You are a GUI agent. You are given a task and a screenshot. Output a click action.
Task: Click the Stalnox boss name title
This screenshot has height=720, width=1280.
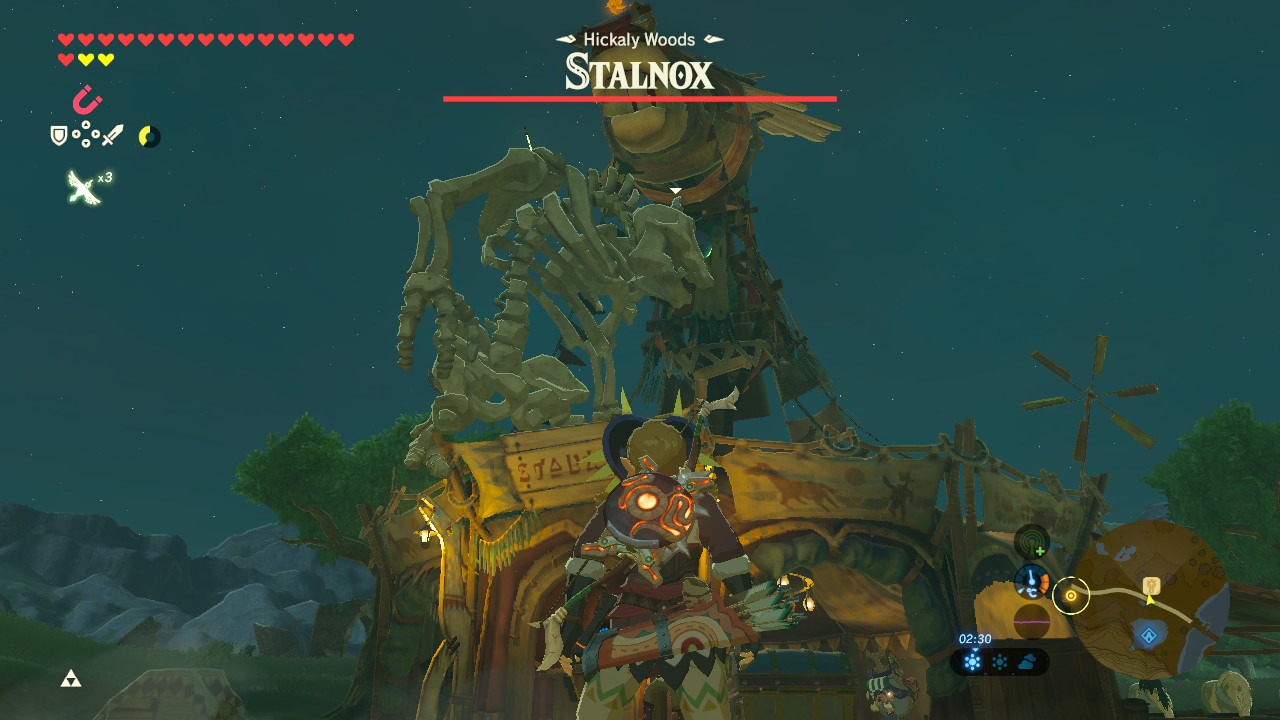[x=640, y=73]
